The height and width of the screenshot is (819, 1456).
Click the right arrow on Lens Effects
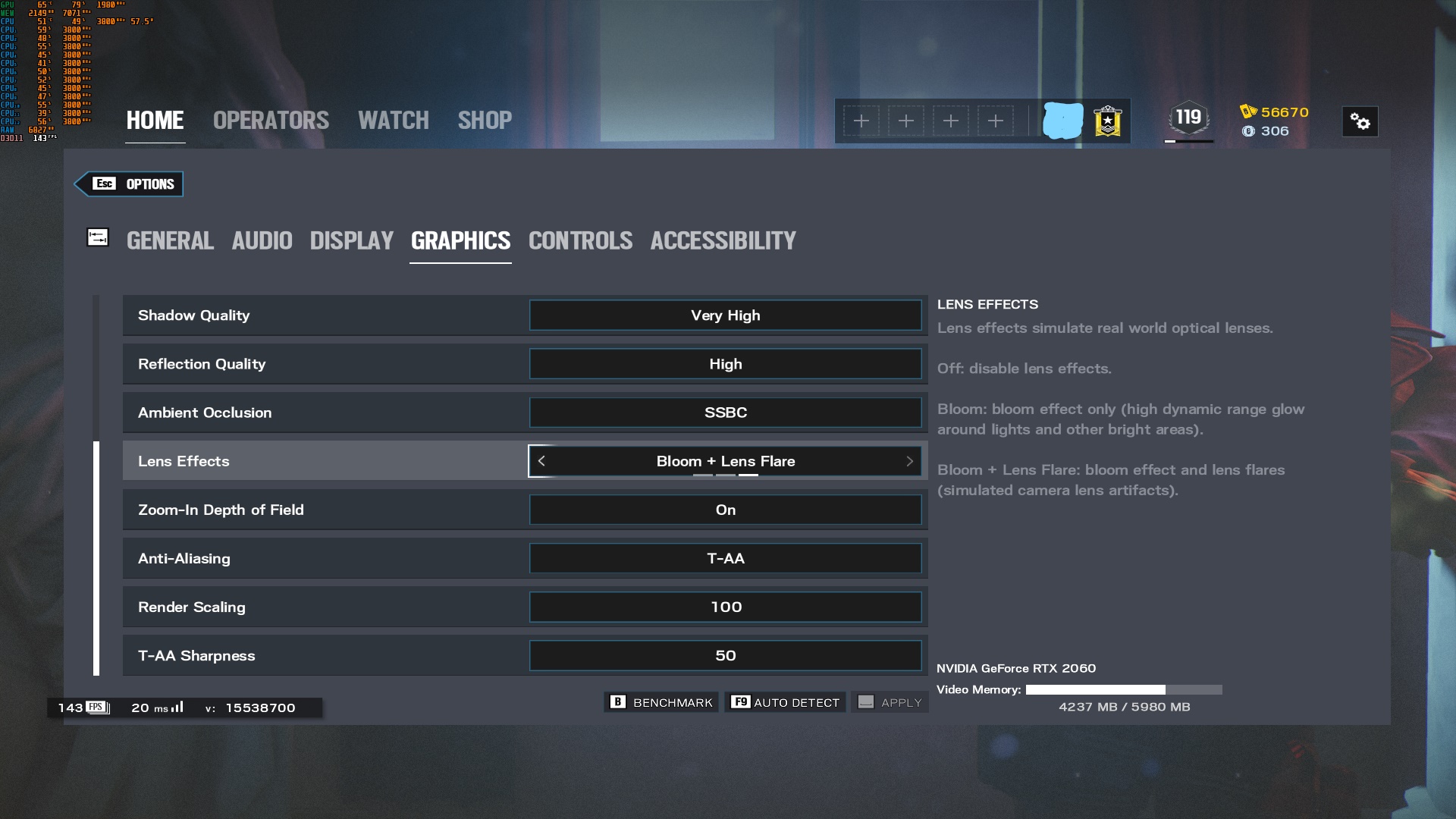coord(909,460)
